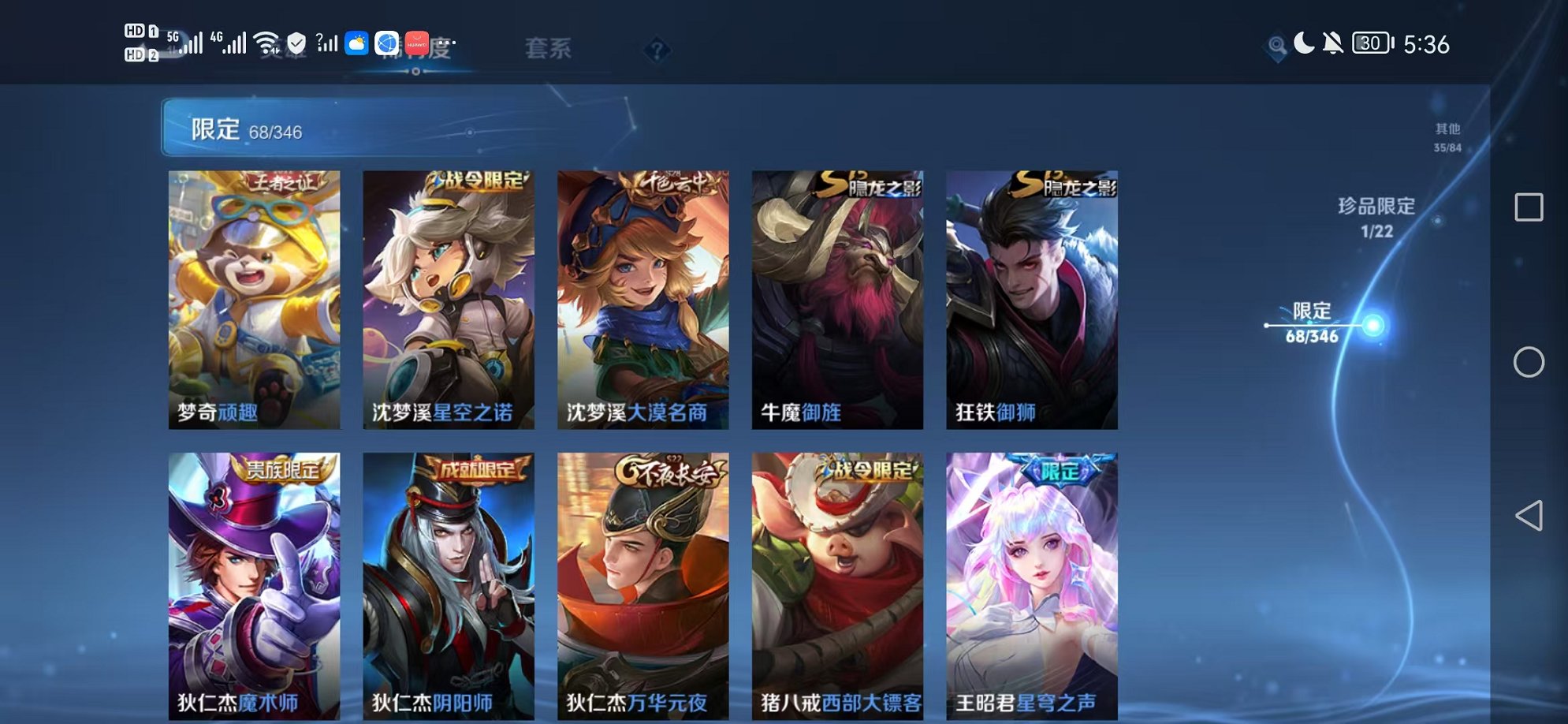Switch to the 套系 tab
The image size is (1568, 724).
coord(549,50)
